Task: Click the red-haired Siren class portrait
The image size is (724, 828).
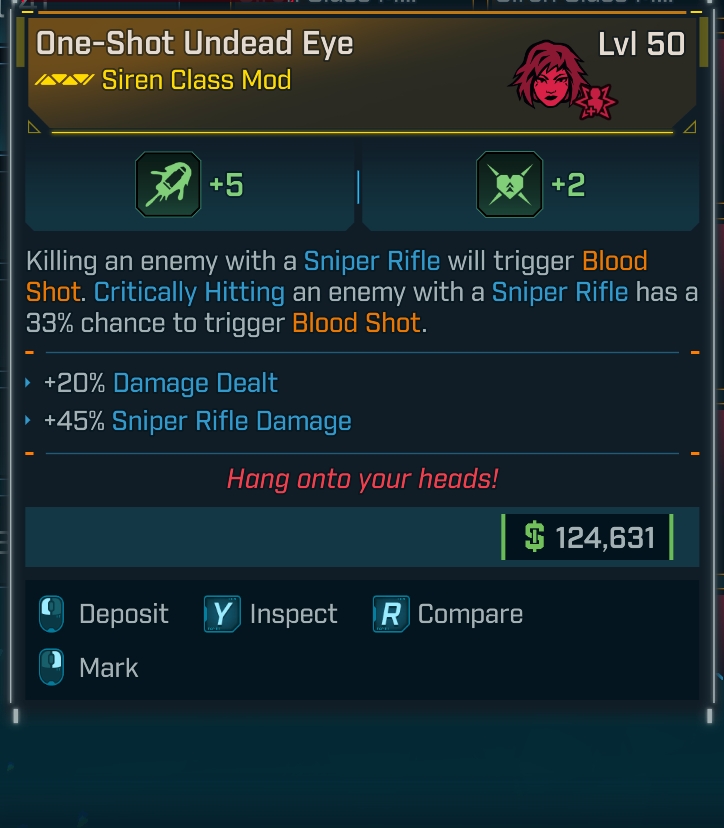Action: click(546, 76)
